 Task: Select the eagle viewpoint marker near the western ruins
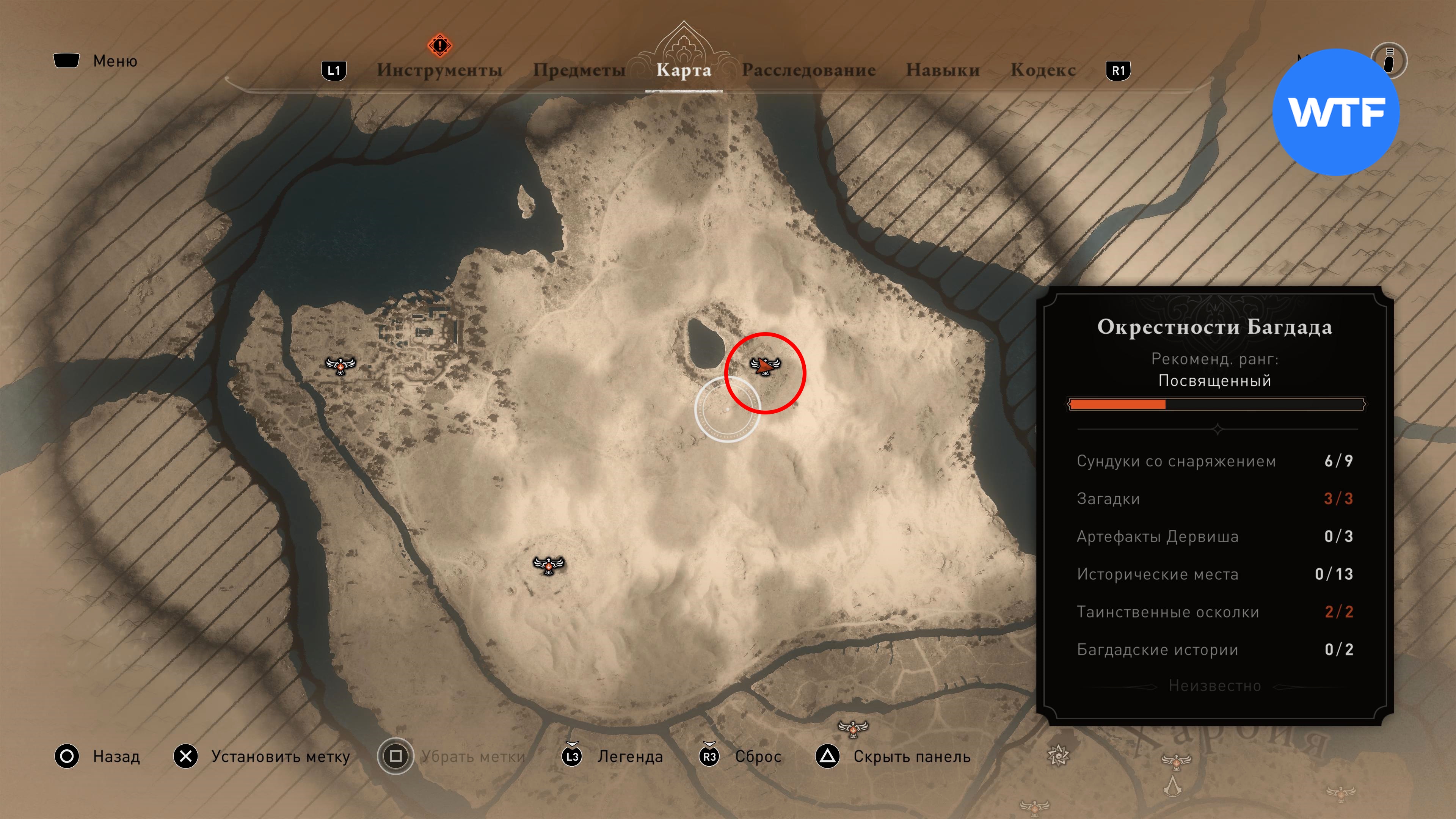pyautogui.click(x=340, y=365)
